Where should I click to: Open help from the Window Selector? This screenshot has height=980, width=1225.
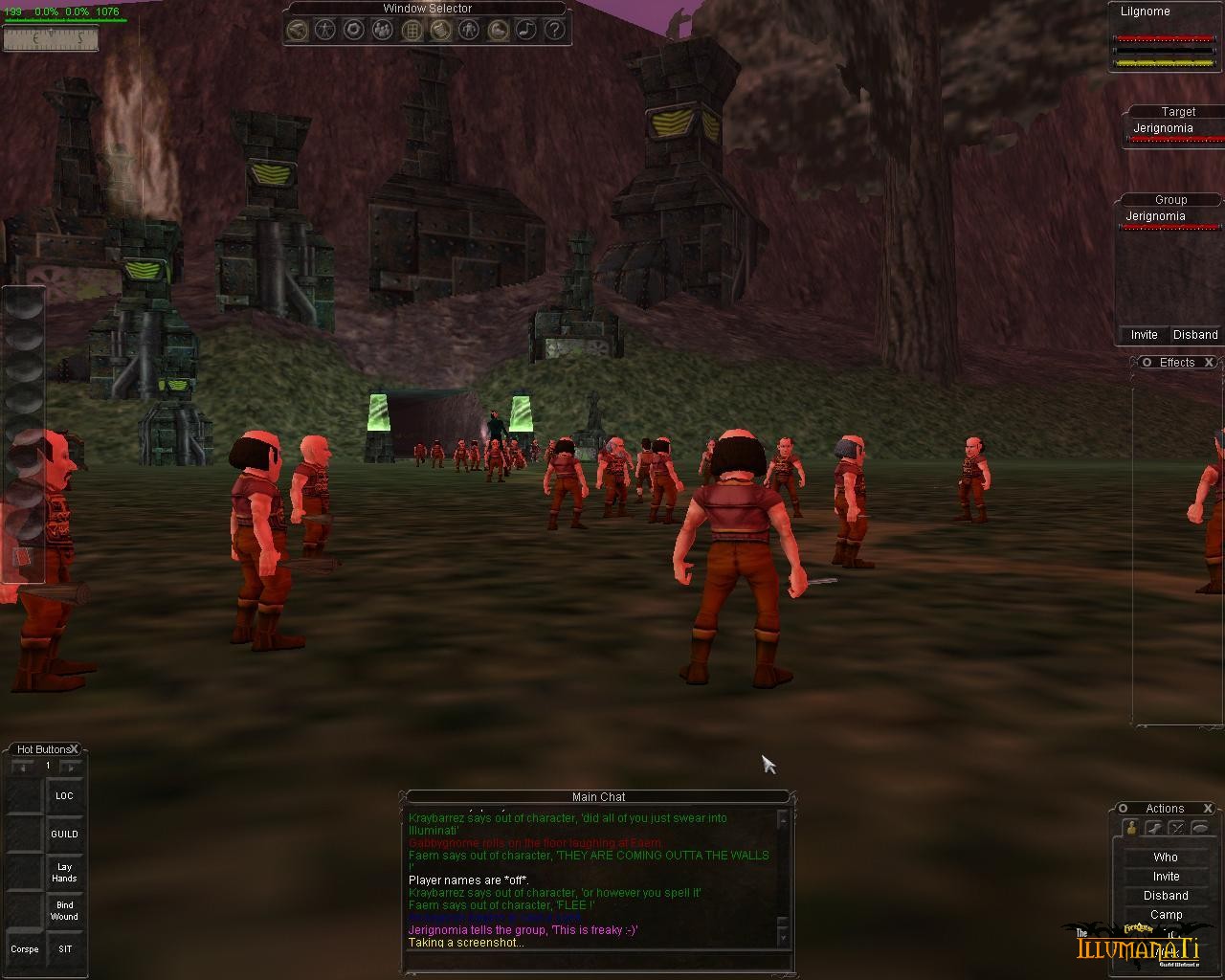pyautogui.click(x=554, y=30)
